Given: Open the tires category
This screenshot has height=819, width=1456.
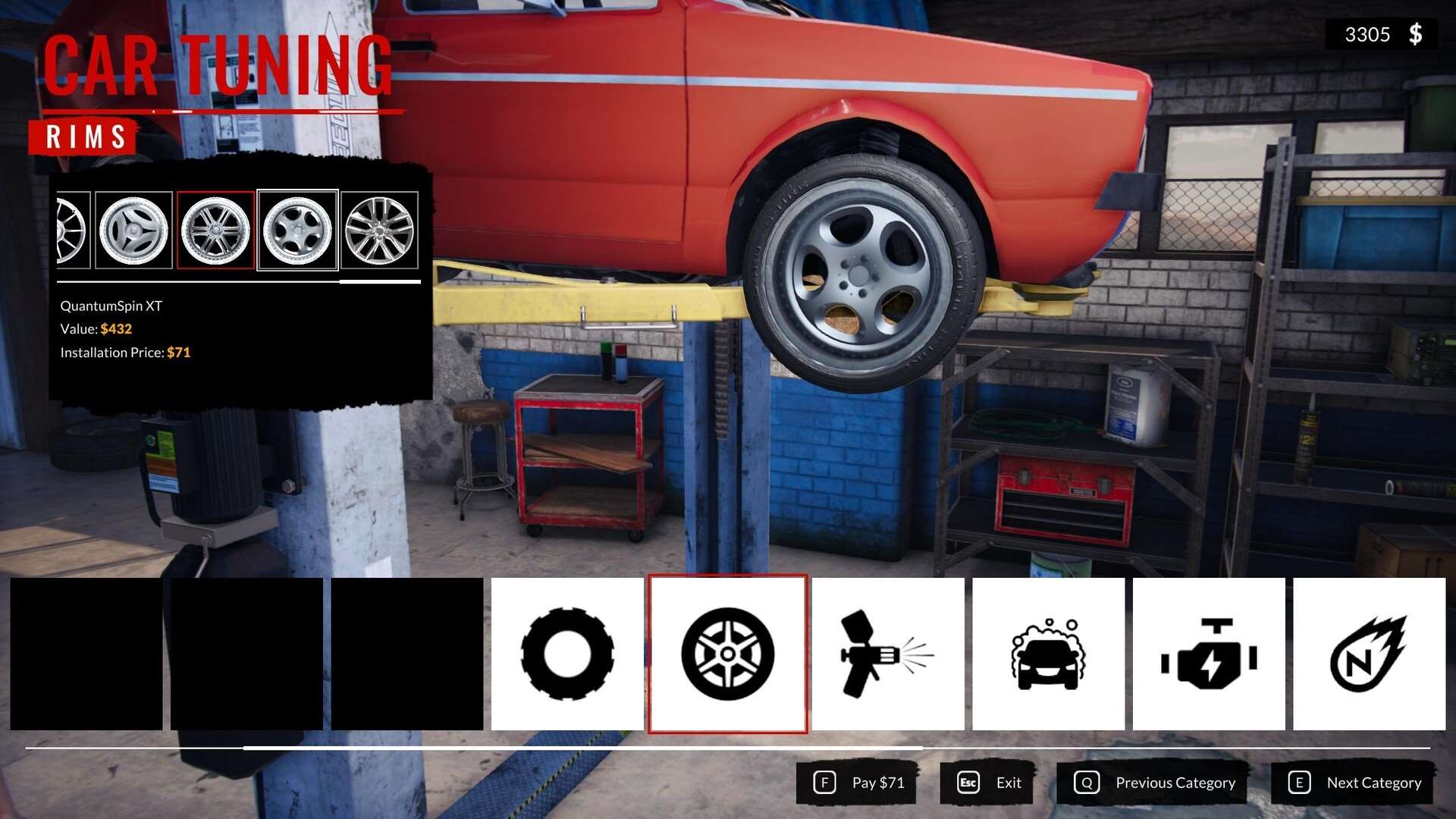Looking at the screenshot, I should coord(567,654).
